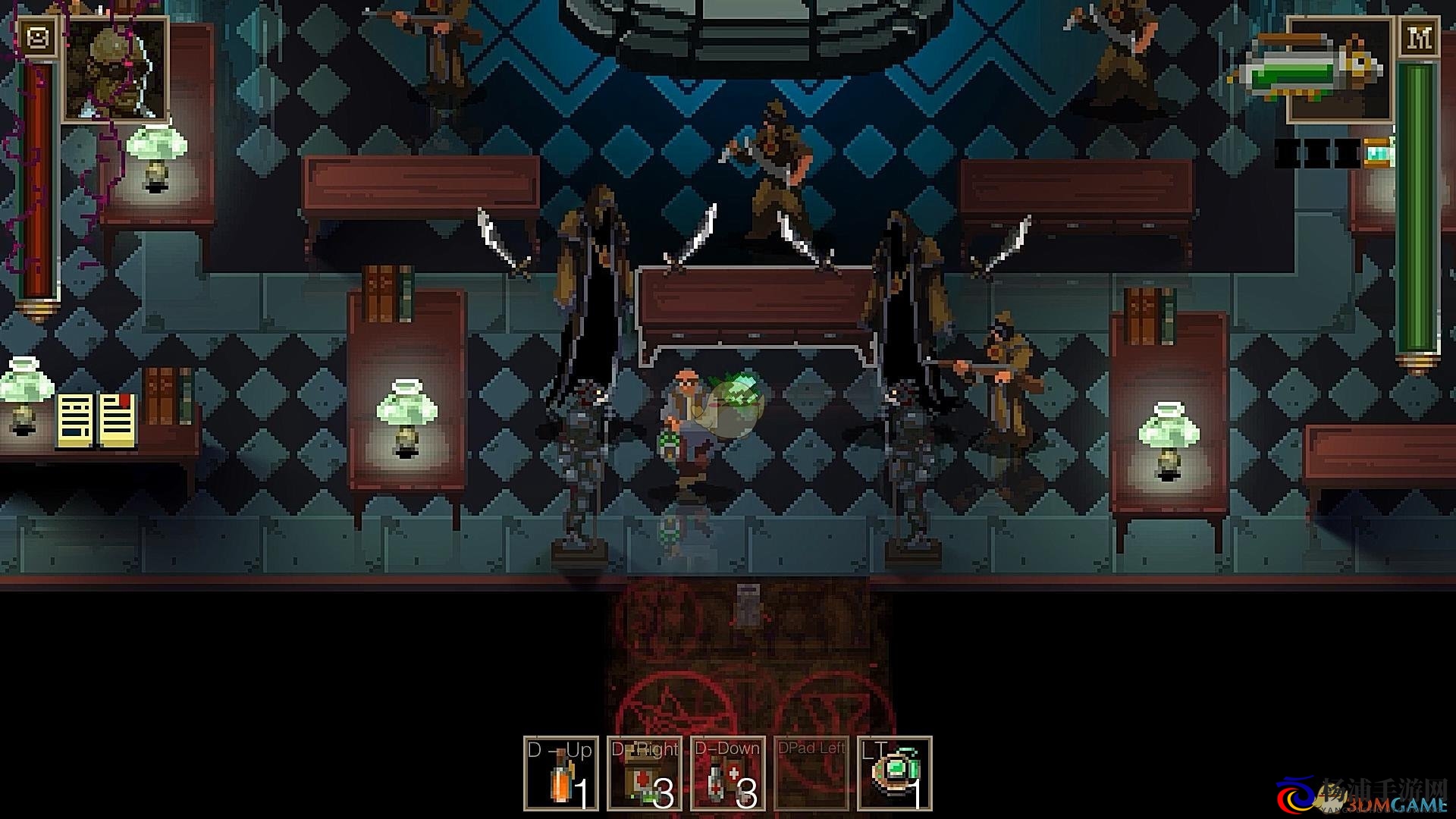Select the orange potion bottle slot
This screenshot has width=1456, height=819.
tap(561, 773)
